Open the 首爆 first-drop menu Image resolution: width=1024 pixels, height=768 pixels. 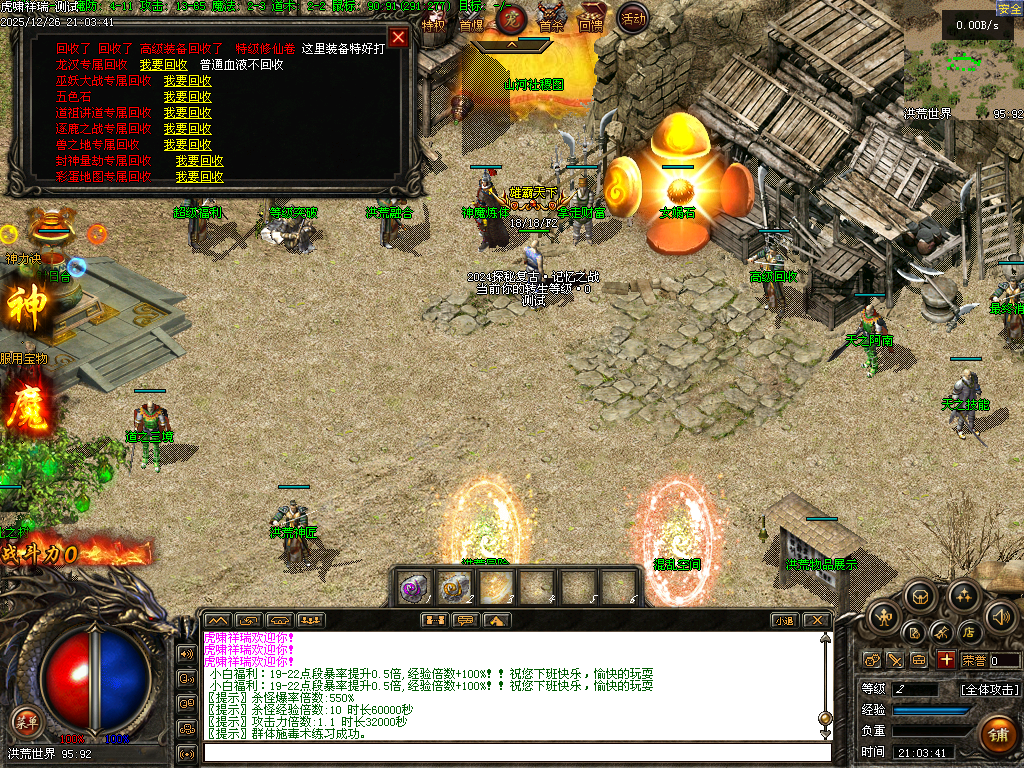coord(471,21)
